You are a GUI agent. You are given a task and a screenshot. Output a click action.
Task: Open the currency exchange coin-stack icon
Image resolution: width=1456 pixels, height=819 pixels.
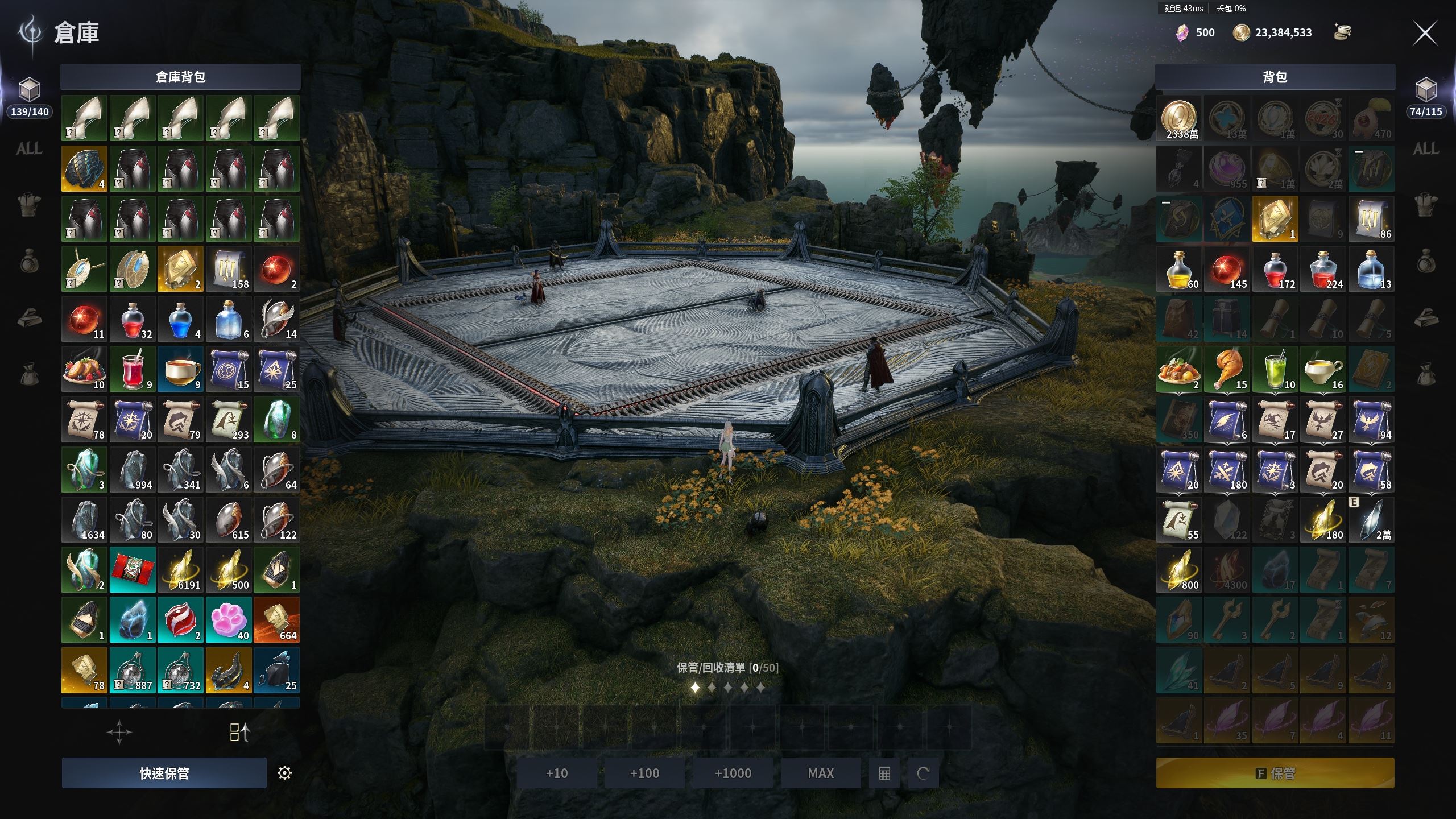point(1343,32)
